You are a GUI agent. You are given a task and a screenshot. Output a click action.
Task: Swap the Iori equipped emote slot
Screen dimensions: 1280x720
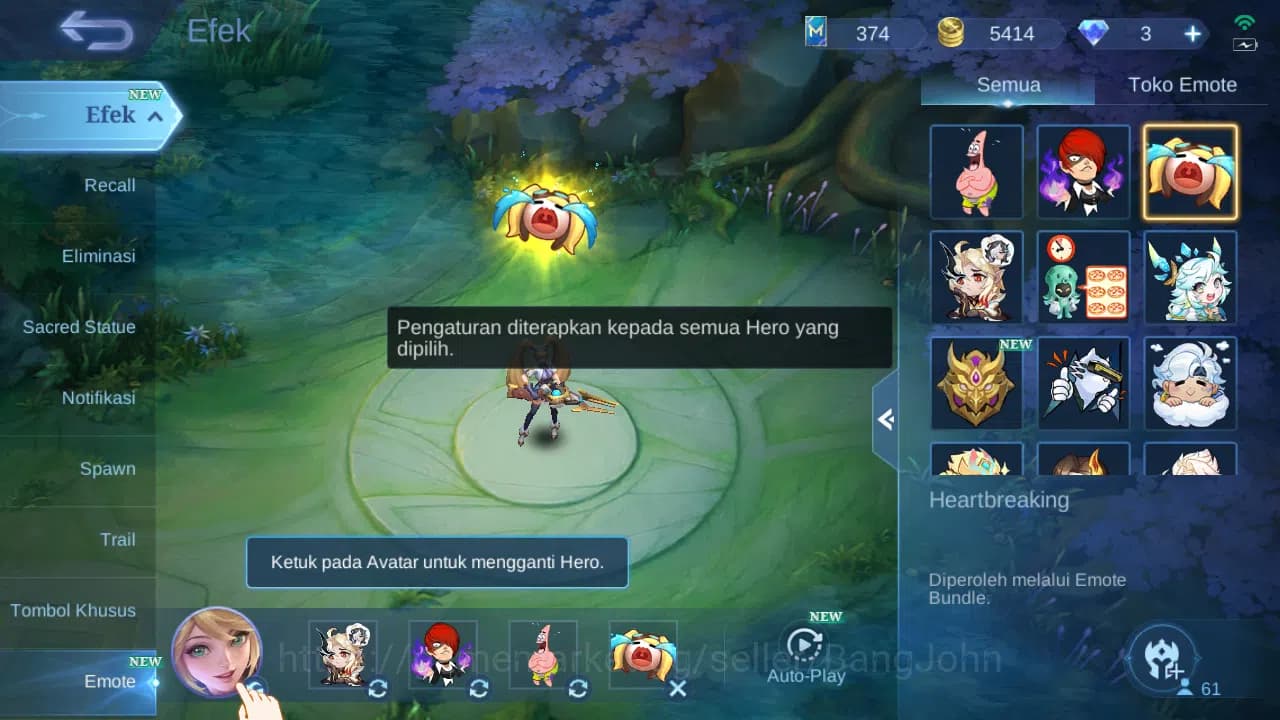point(478,689)
